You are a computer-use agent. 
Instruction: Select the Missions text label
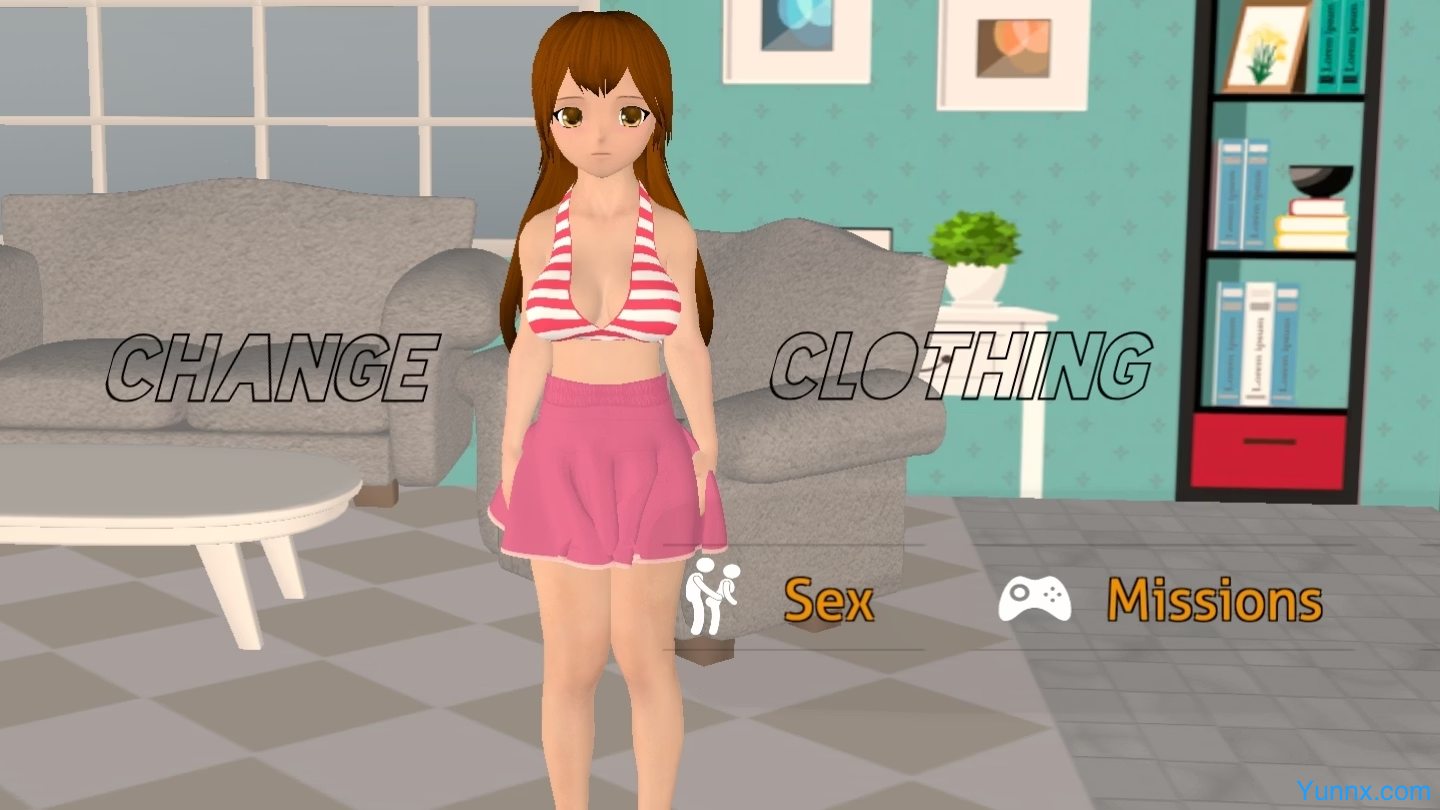coord(1213,600)
